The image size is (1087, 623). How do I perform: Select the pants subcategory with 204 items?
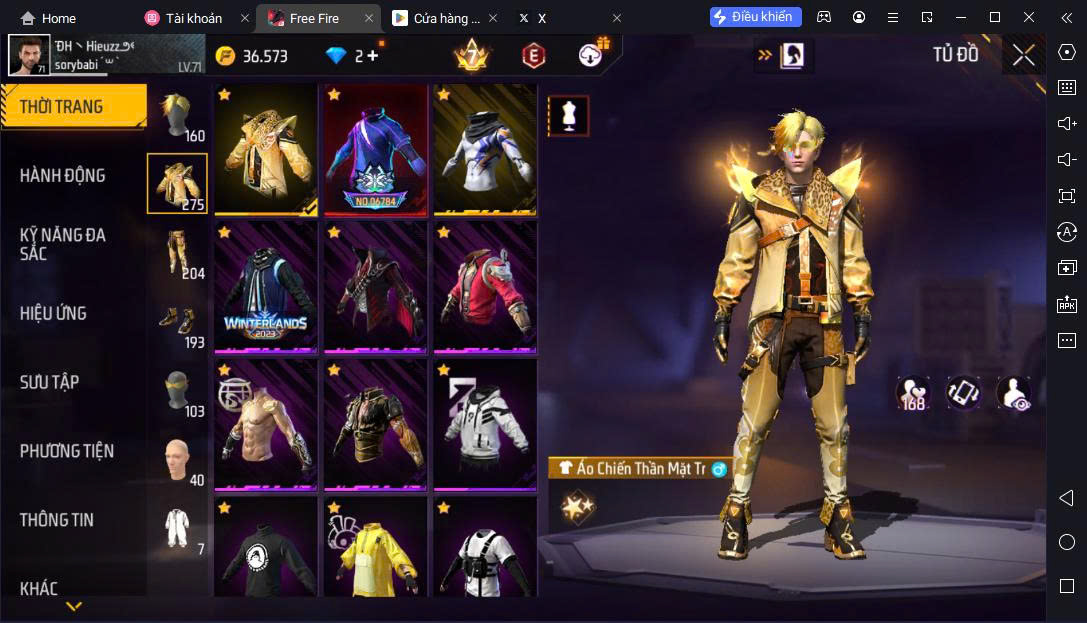pos(178,253)
